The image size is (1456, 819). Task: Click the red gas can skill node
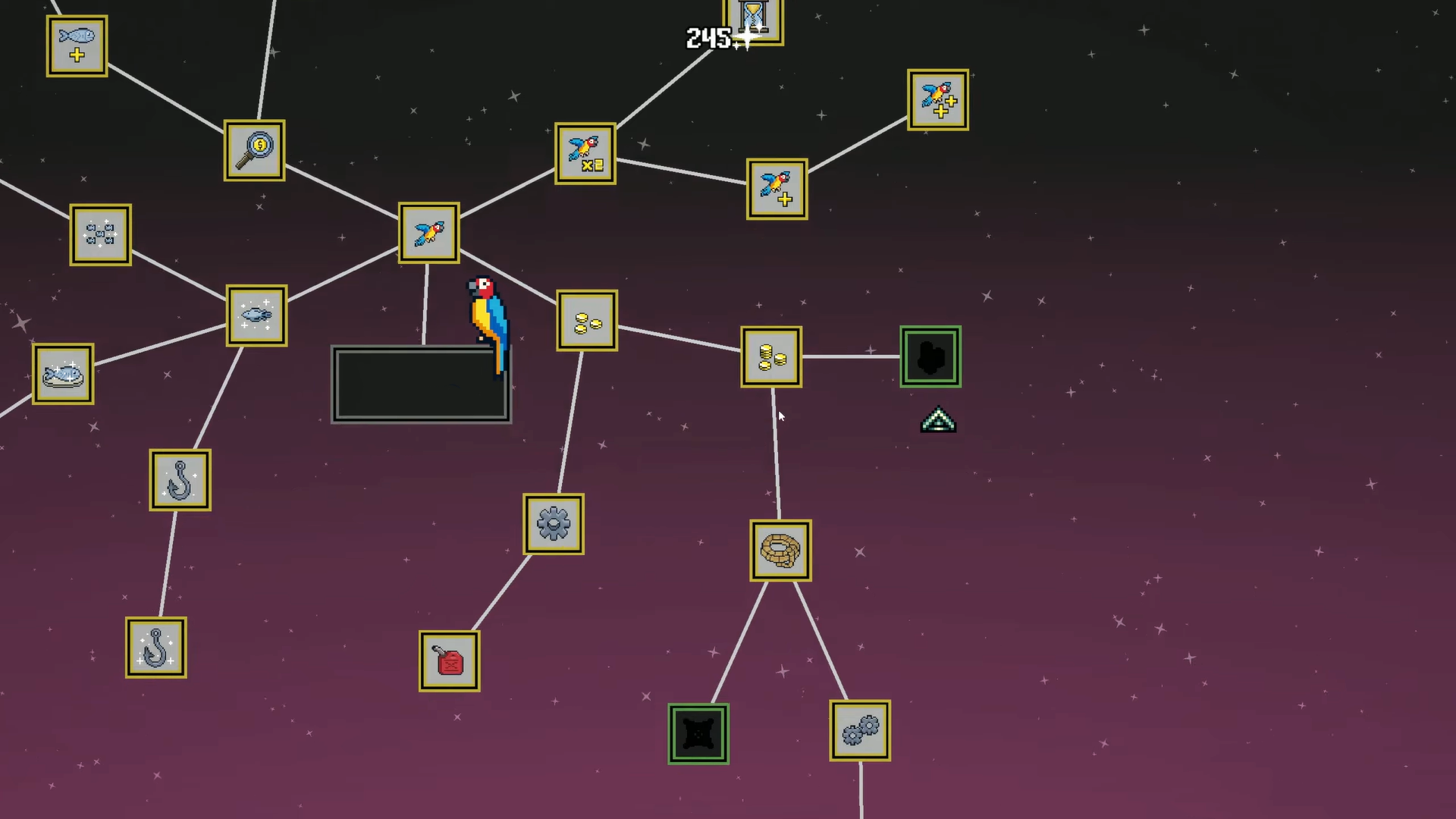(448, 659)
